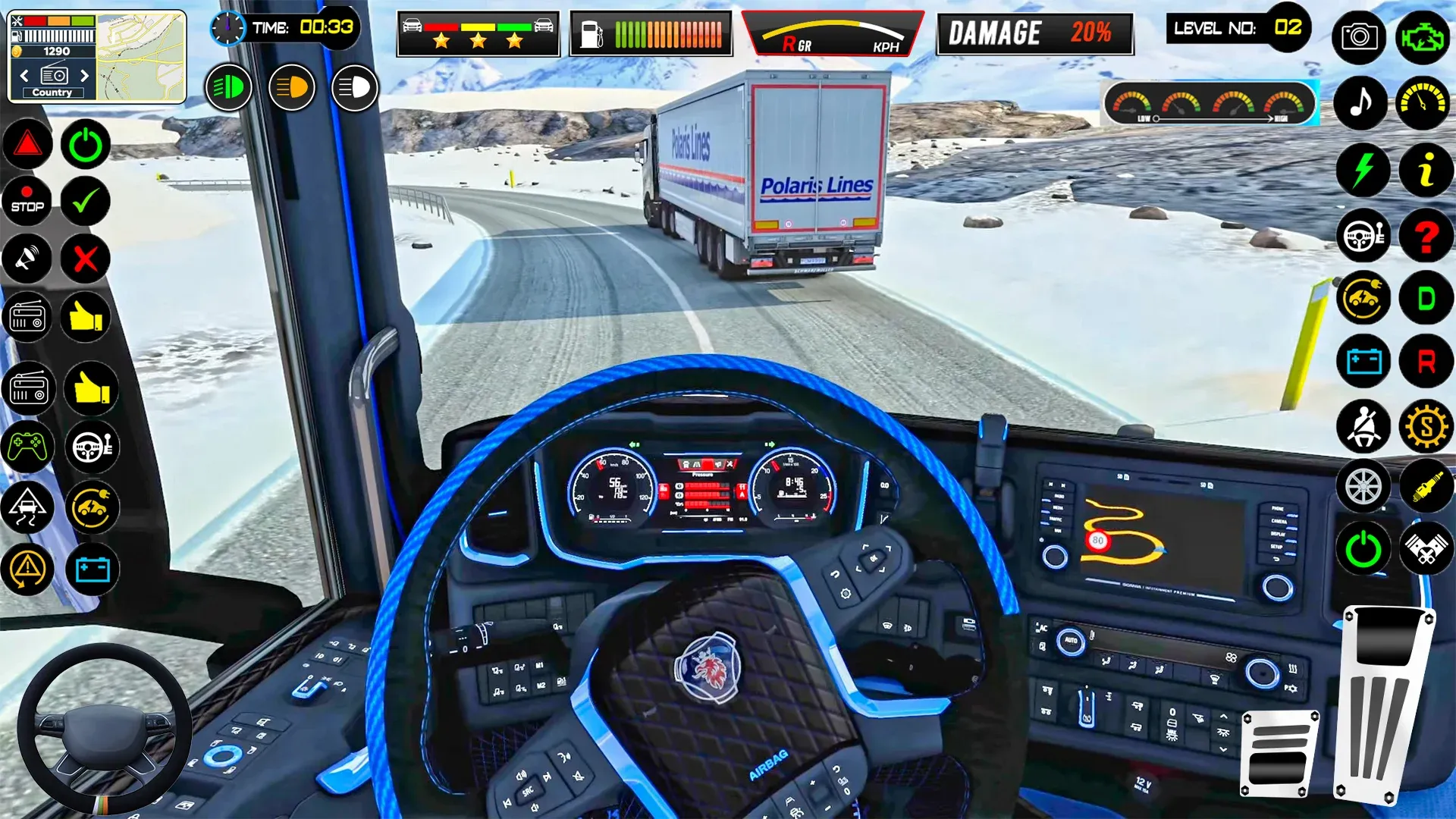Switch camera view with the right arrow
This screenshot has height=819, width=1456.
pyautogui.click(x=84, y=76)
